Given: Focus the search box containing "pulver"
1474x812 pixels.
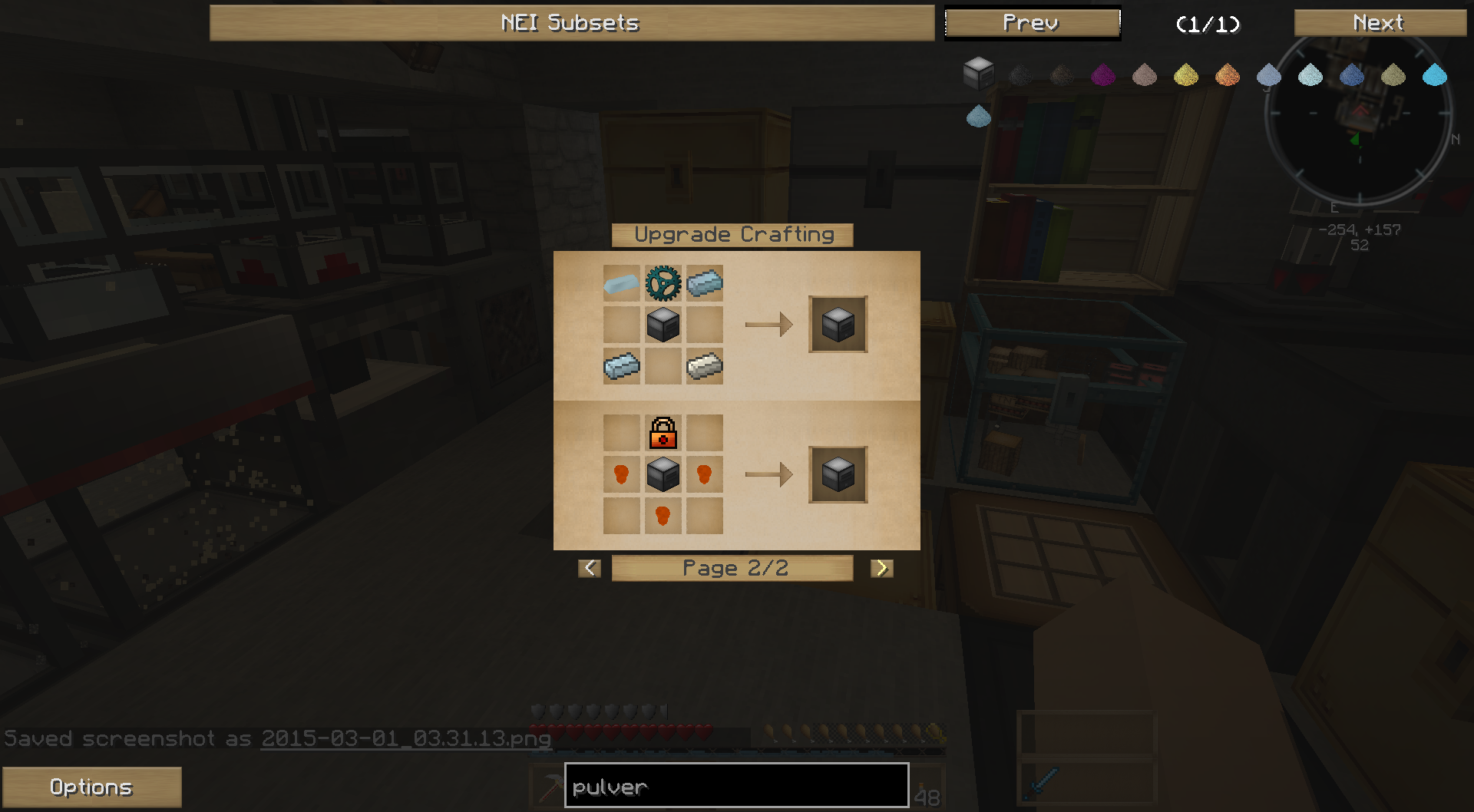Looking at the screenshot, I should [736, 786].
